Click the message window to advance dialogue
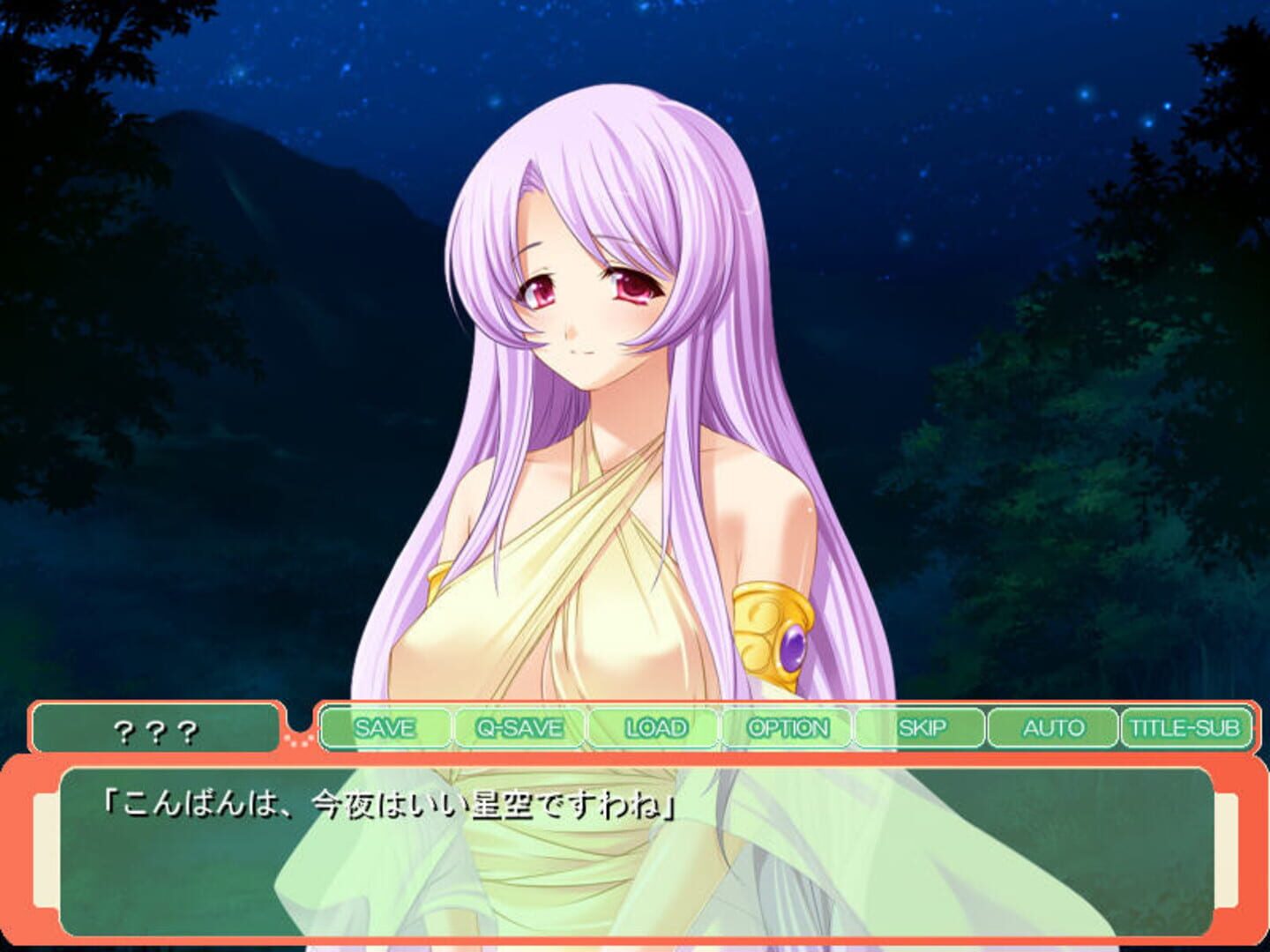 click(x=635, y=873)
